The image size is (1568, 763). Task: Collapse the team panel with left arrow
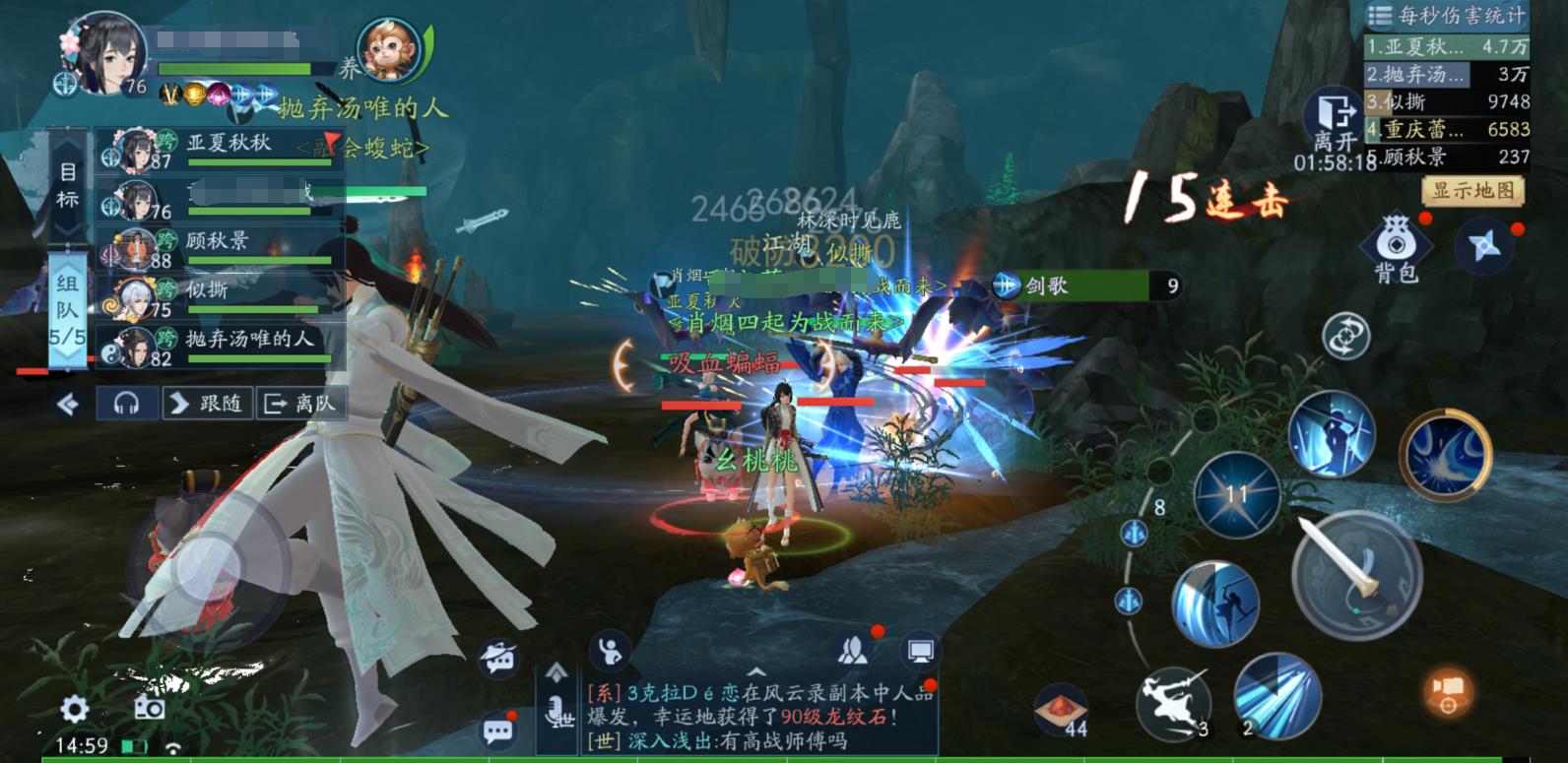[x=68, y=404]
